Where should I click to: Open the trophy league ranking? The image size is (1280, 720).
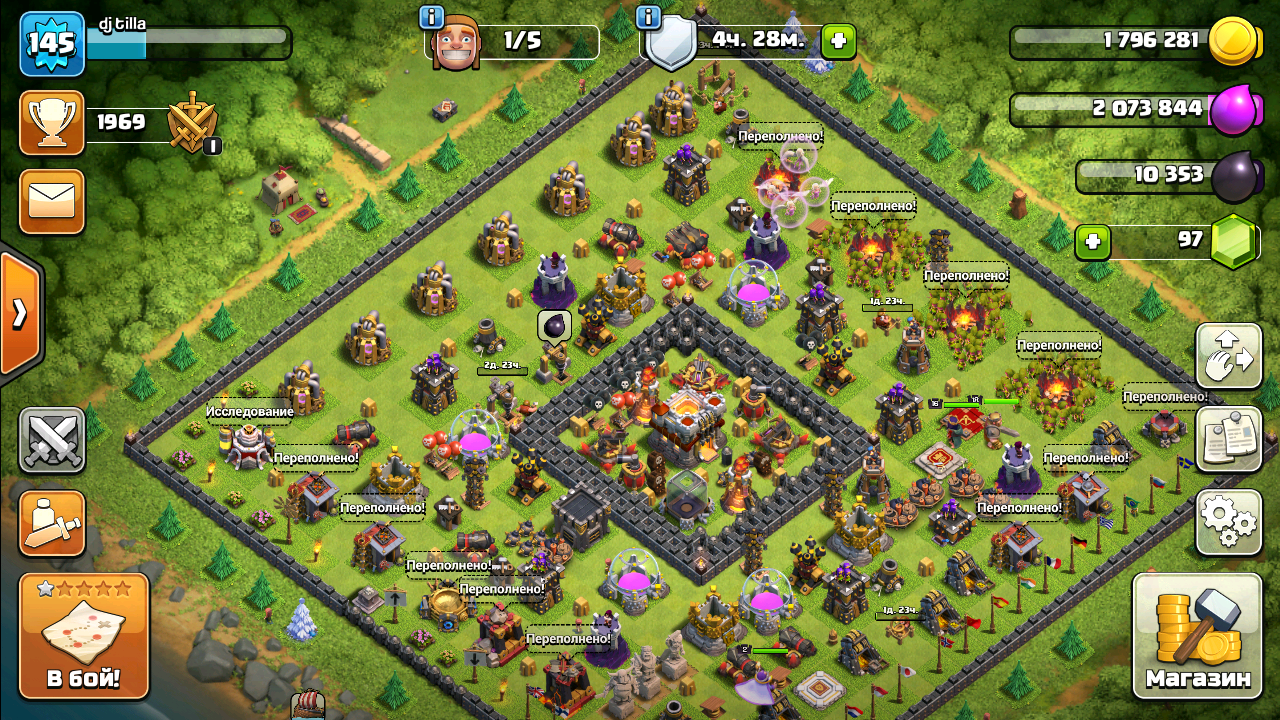(52, 123)
